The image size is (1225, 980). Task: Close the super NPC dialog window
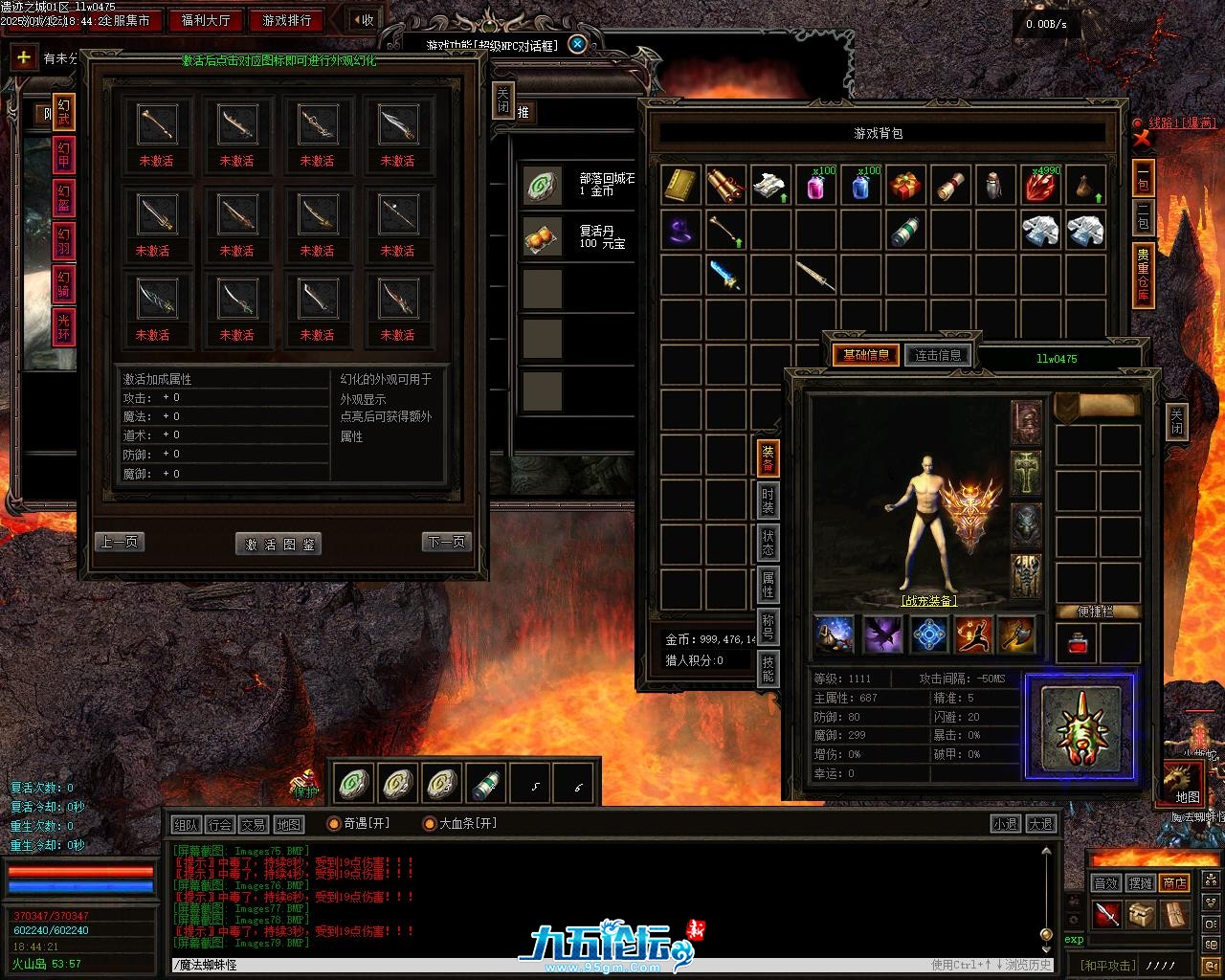[576, 44]
